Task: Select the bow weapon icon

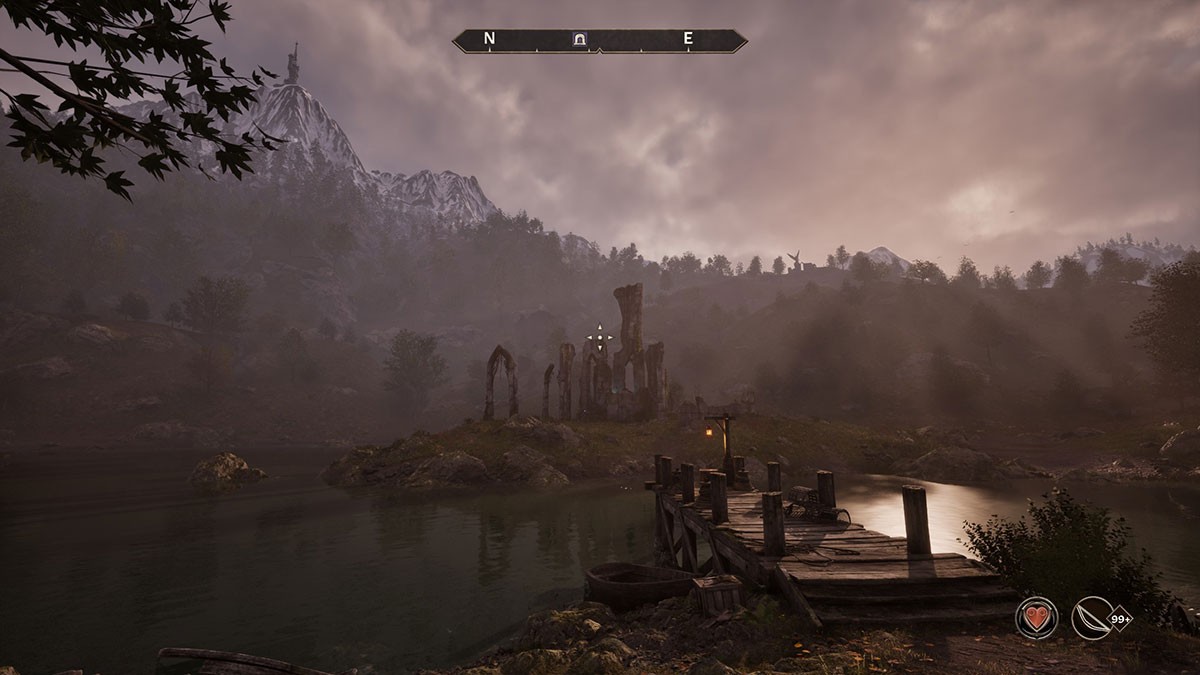Action: [1091, 617]
